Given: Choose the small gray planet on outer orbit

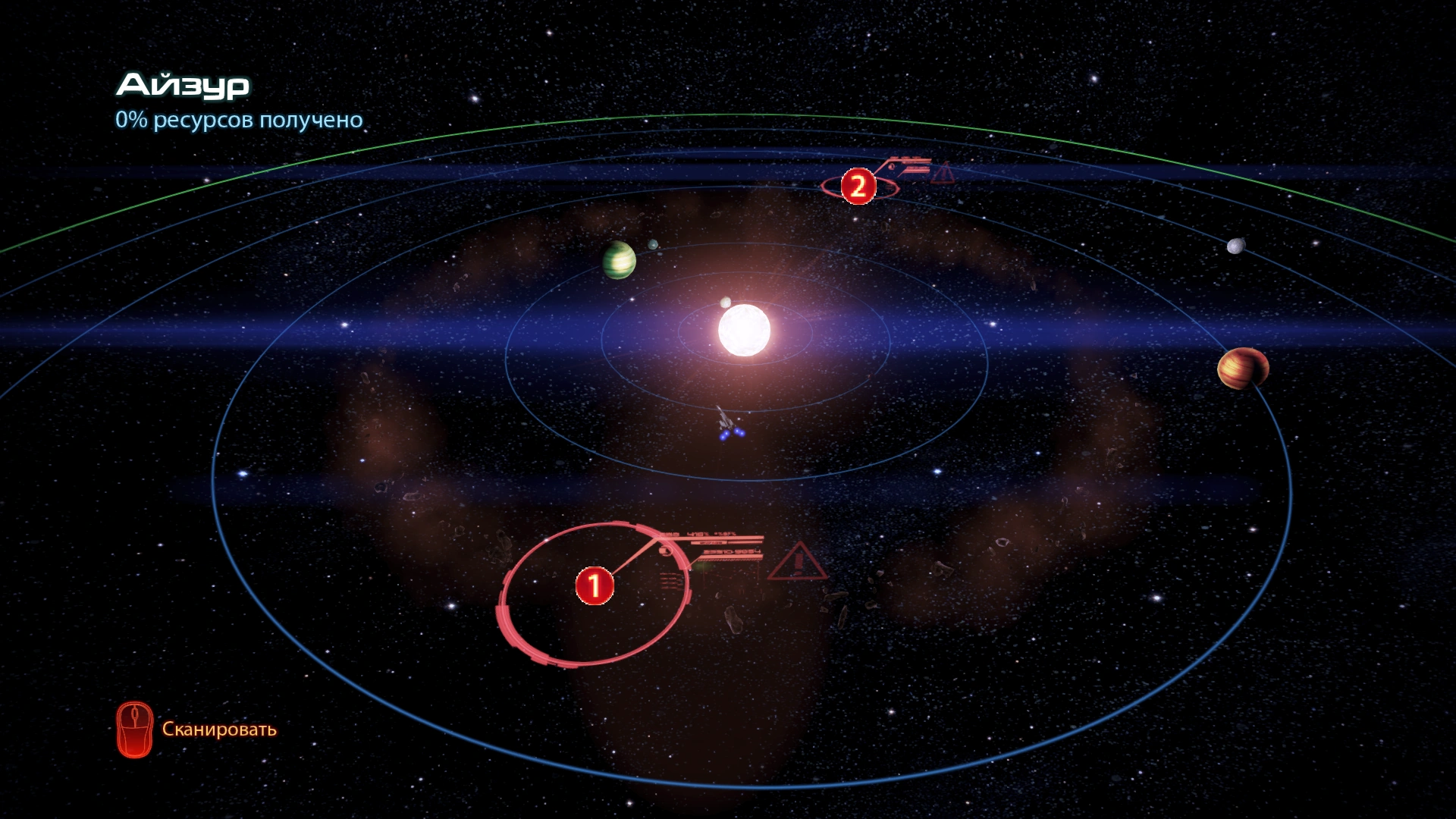Looking at the screenshot, I should [x=1236, y=246].
